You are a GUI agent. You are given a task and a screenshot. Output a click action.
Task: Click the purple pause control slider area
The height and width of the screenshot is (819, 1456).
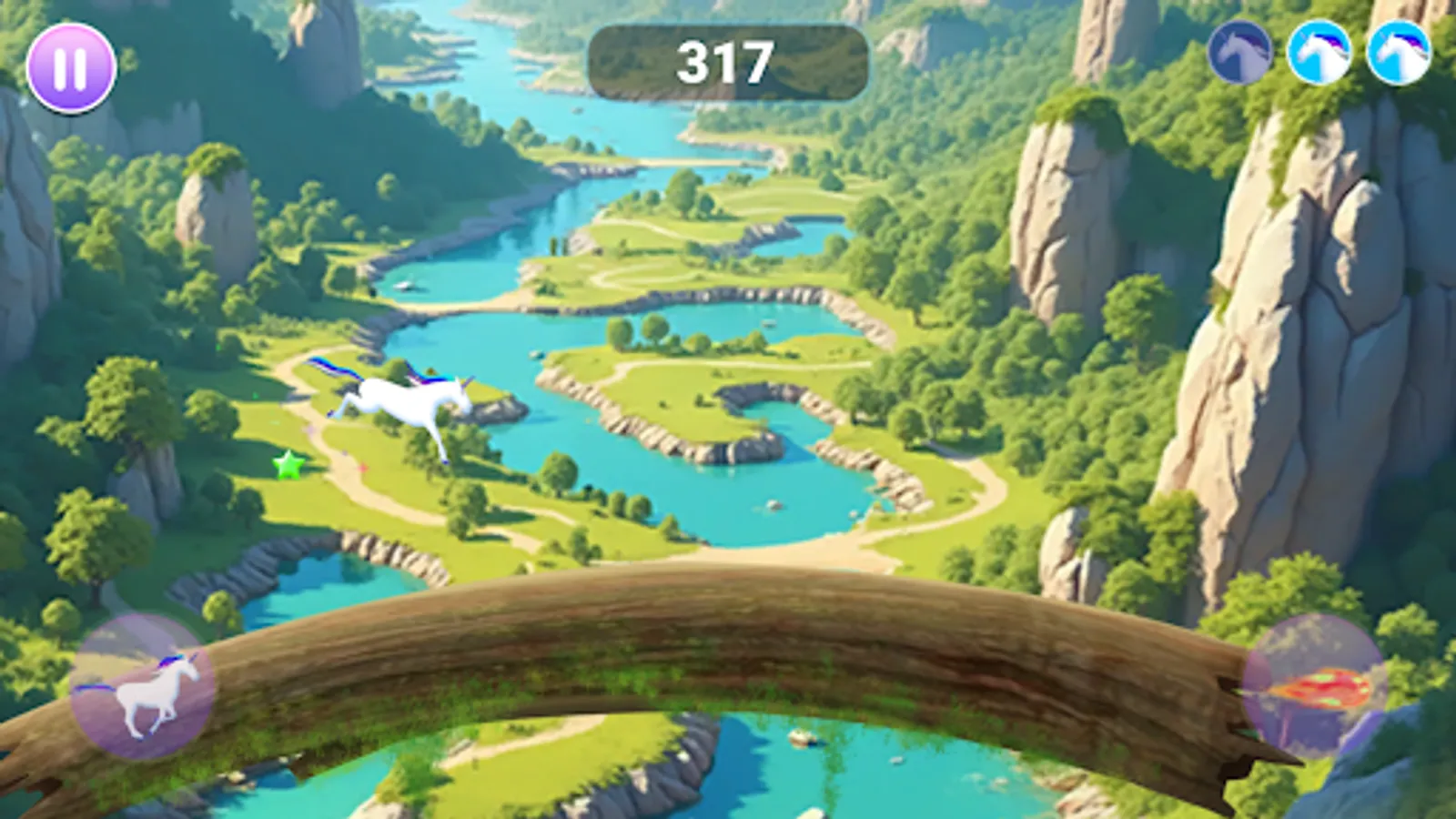point(73,67)
